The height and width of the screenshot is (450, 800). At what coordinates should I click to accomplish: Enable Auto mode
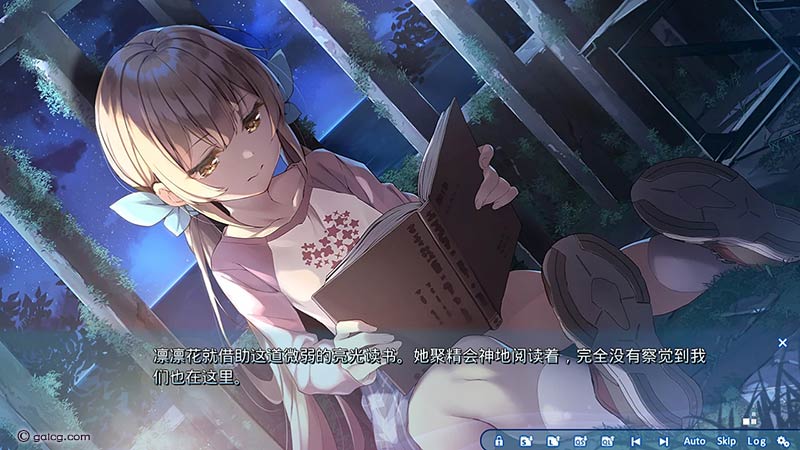click(x=694, y=441)
